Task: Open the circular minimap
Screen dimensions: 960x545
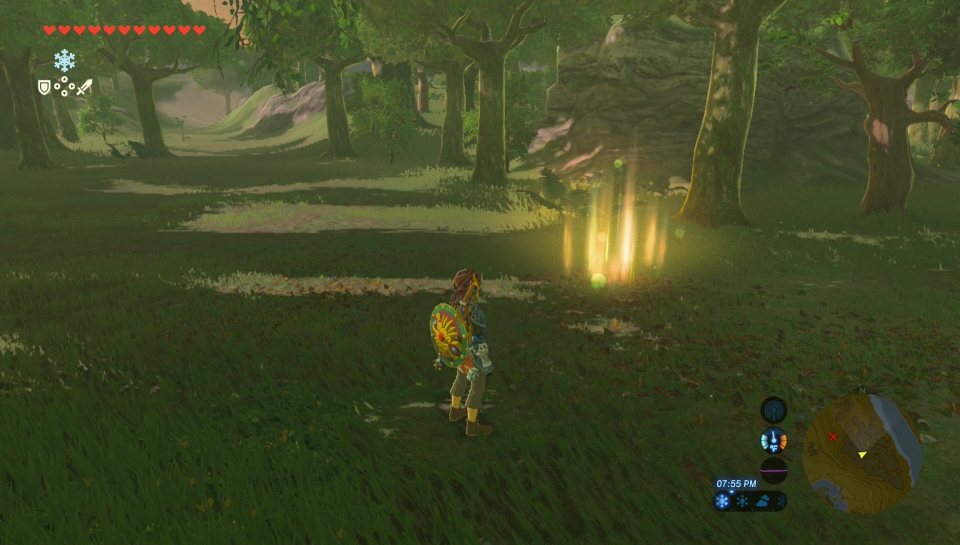Action: coord(862,453)
